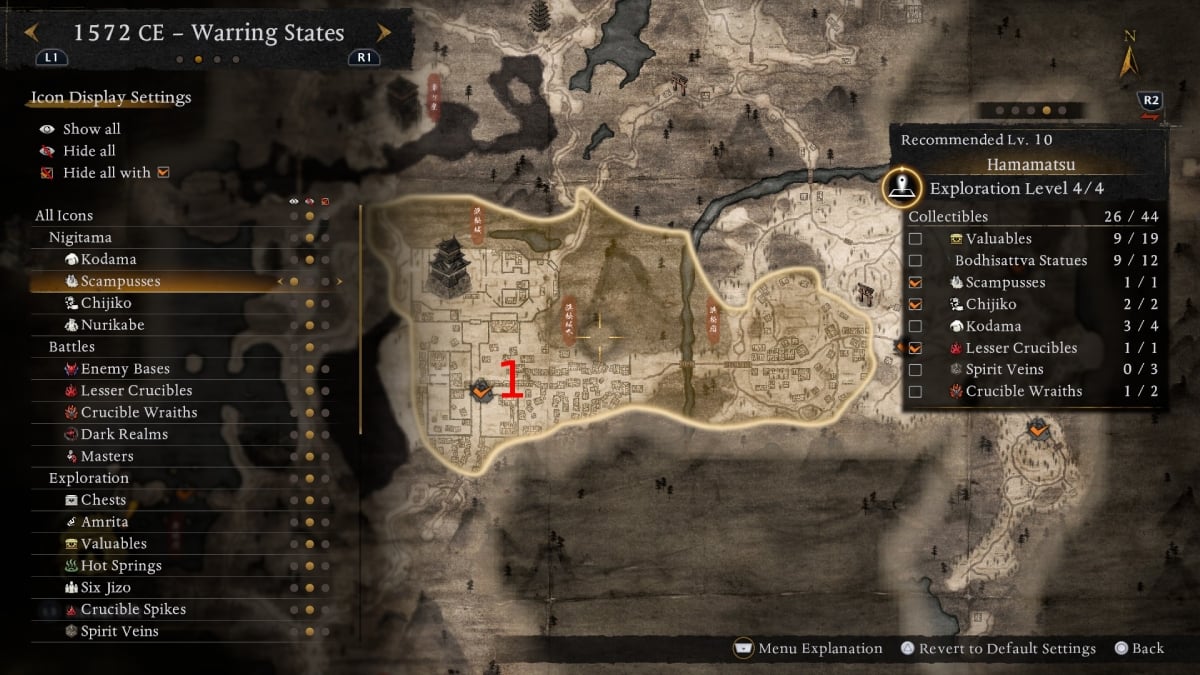Check the Crucible Wraiths collectible box
Screen dimensions: 1200x675
pyautogui.click(x=915, y=392)
